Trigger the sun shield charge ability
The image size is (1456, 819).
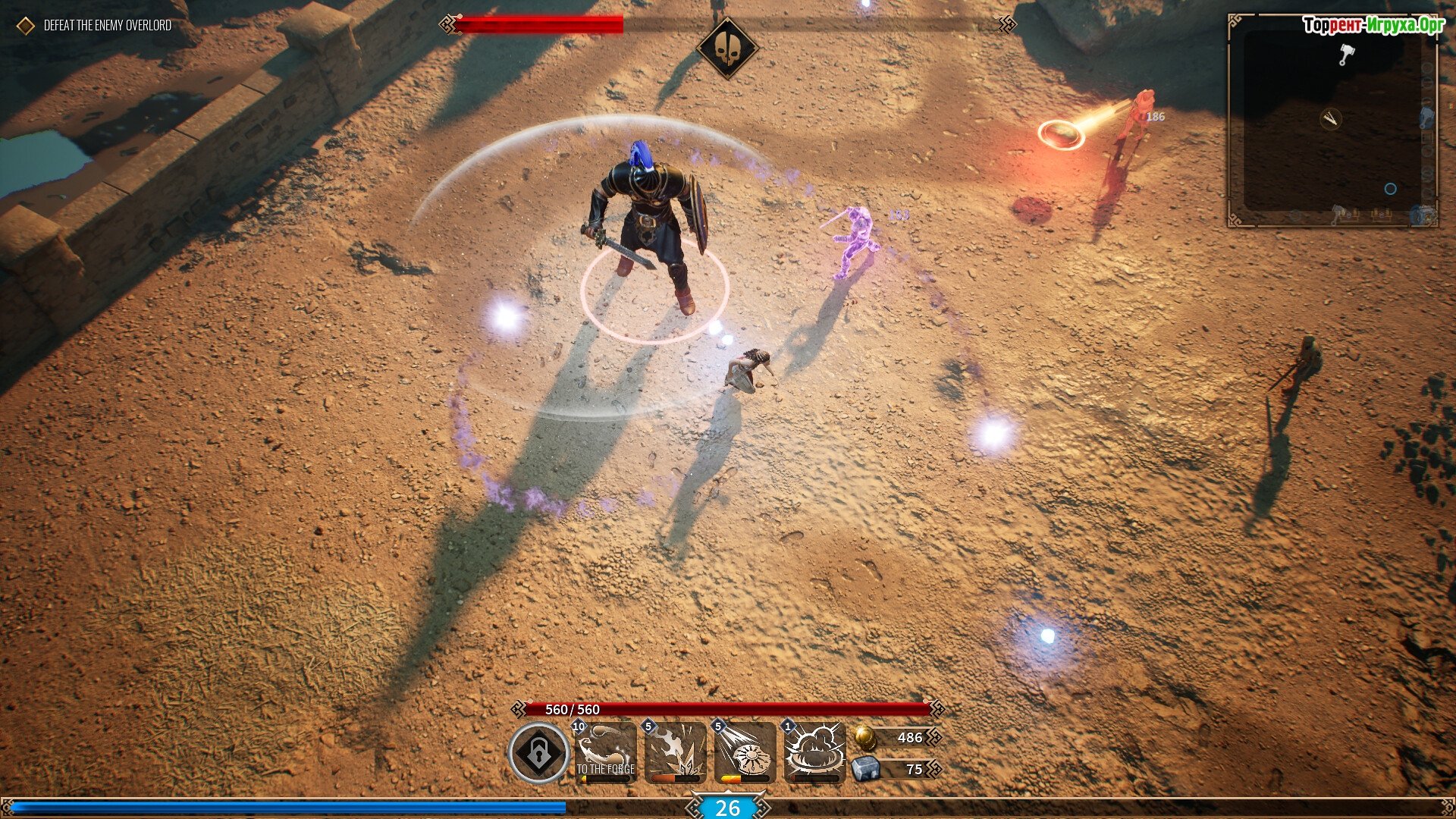[x=745, y=752]
